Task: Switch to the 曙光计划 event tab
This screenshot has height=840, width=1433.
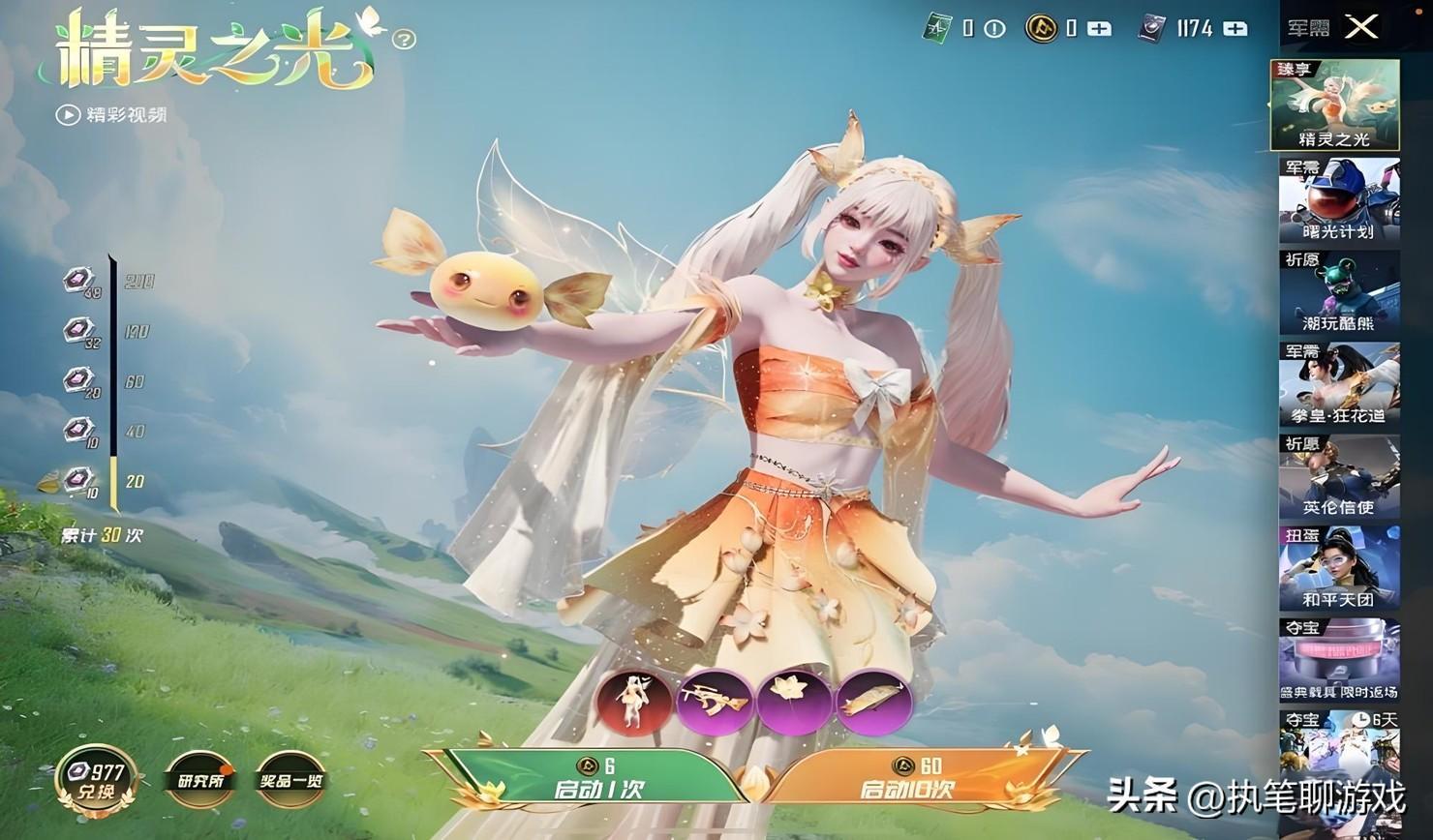Action: pos(1339,200)
